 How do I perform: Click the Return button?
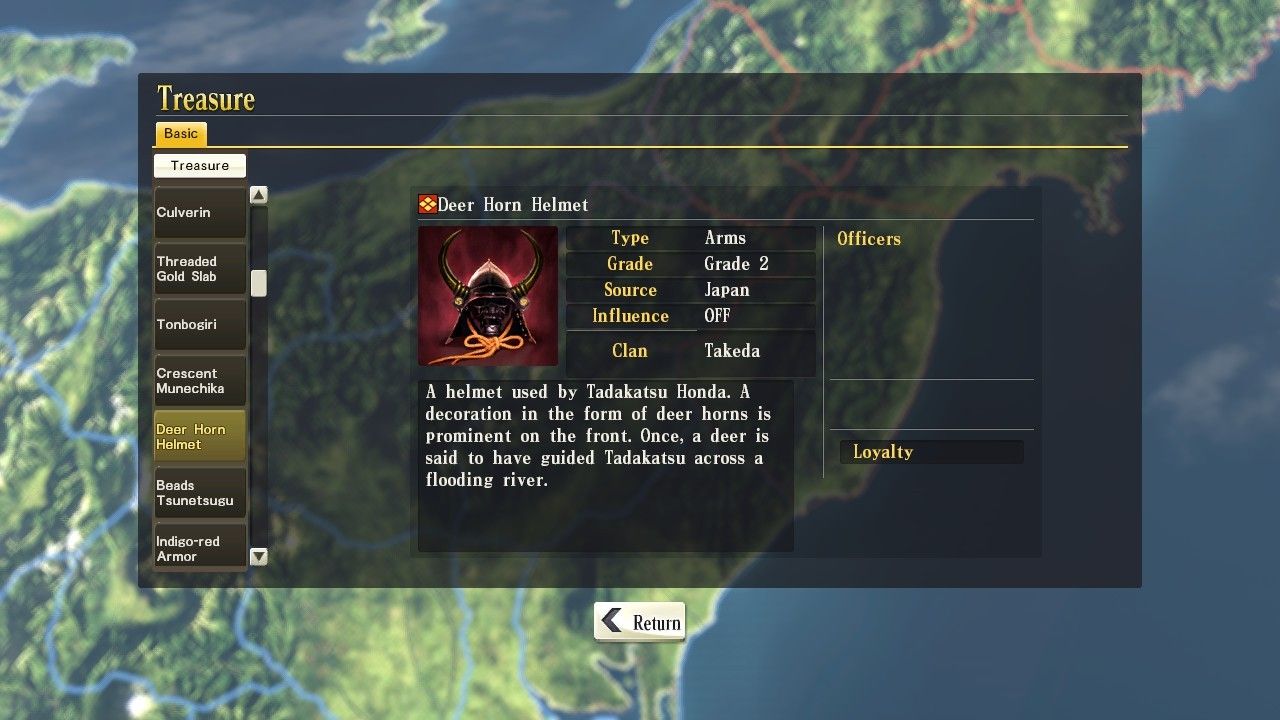tap(640, 622)
